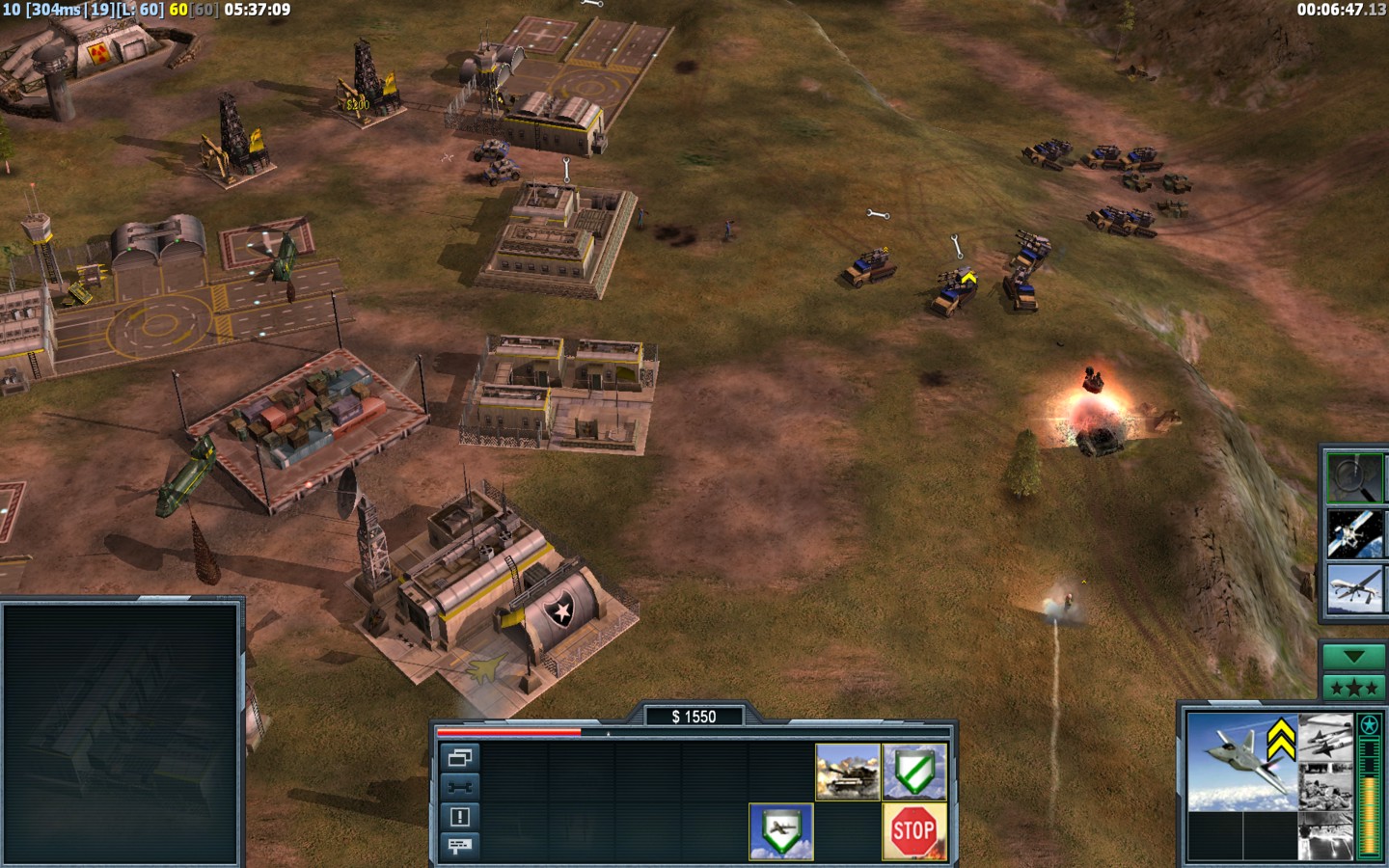This screenshot has width=1389, height=868.
Task: Choose the attack-move tank command icon
Action: (x=848, y=772)
